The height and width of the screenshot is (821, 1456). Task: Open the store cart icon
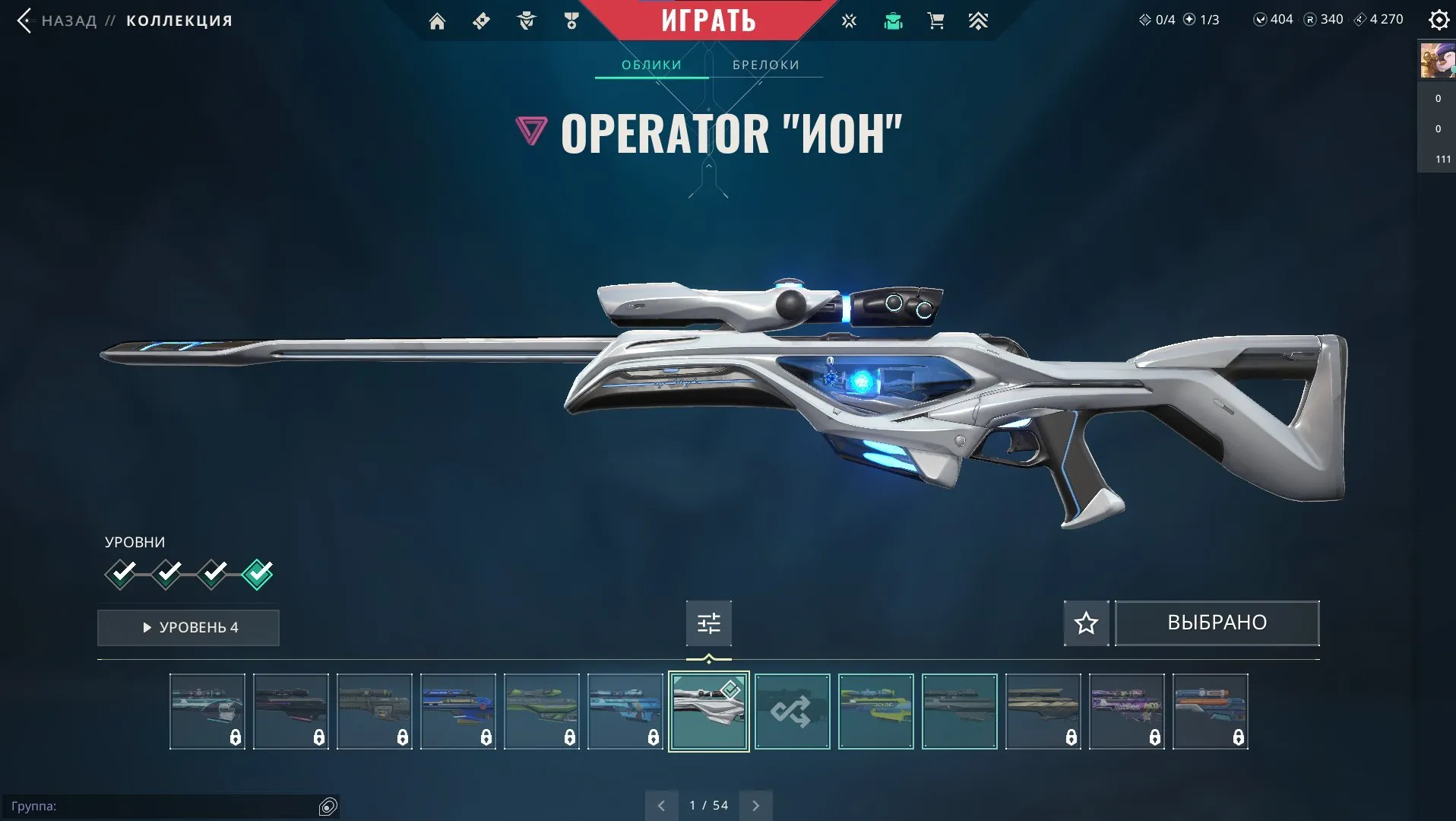[x=935, y=21]
